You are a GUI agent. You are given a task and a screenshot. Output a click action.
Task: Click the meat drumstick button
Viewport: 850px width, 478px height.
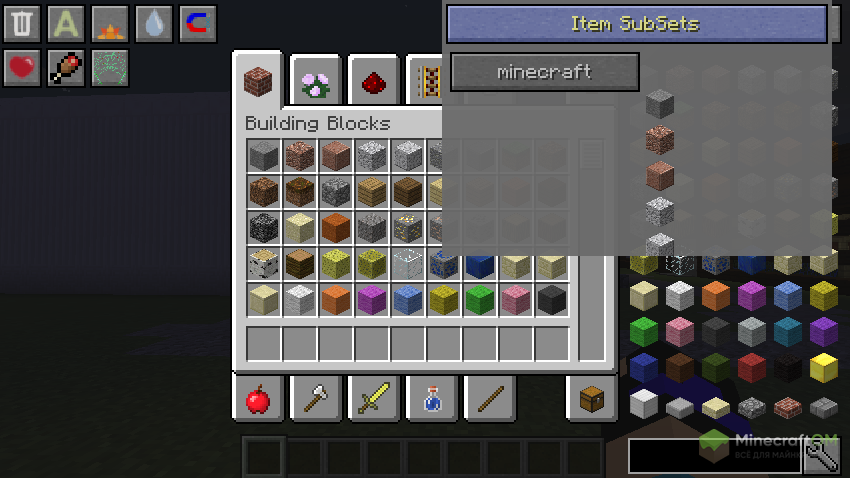(66, 67)
